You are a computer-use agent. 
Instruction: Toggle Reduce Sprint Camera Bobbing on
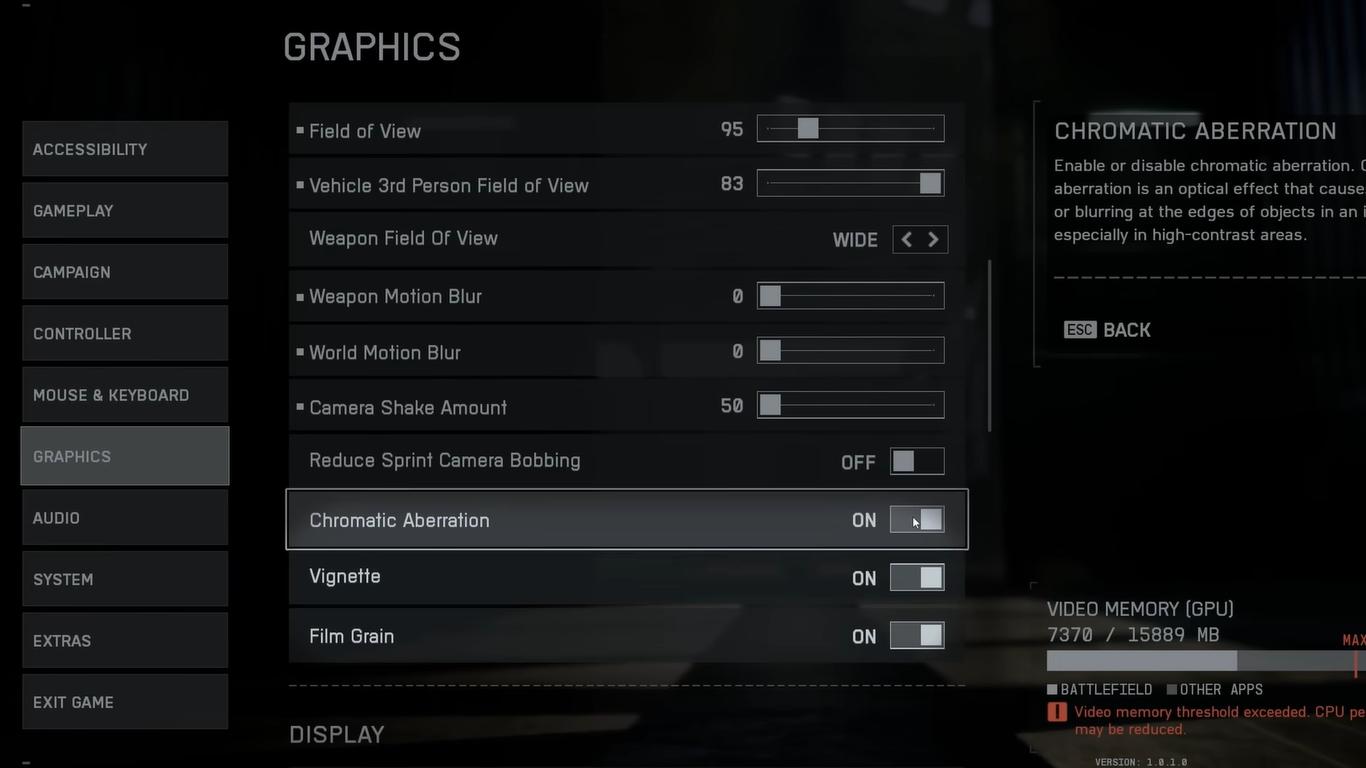point(917,461)
